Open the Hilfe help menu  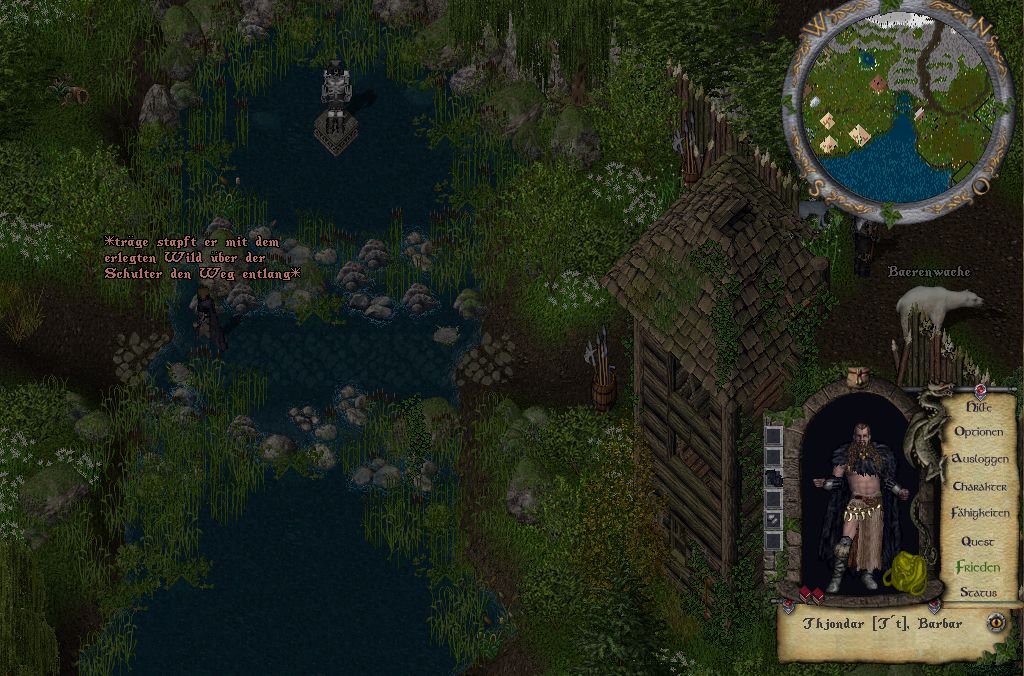(975, 406)
